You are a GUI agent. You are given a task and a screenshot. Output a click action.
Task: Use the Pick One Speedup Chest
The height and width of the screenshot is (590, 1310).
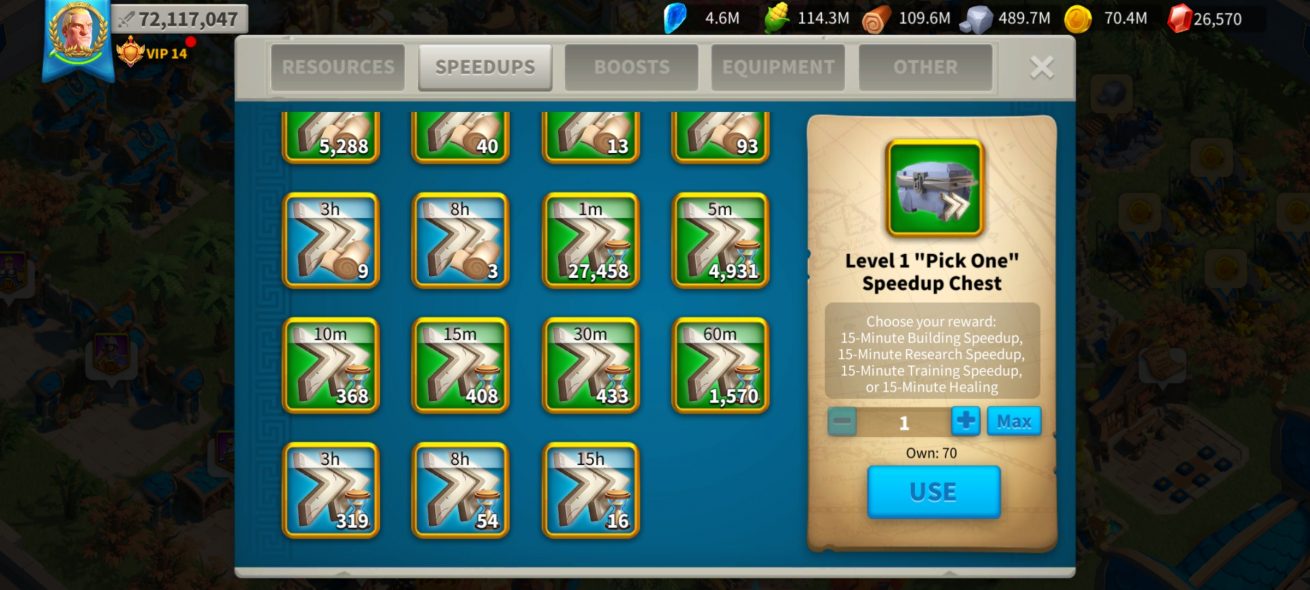[x=933, y=492]
